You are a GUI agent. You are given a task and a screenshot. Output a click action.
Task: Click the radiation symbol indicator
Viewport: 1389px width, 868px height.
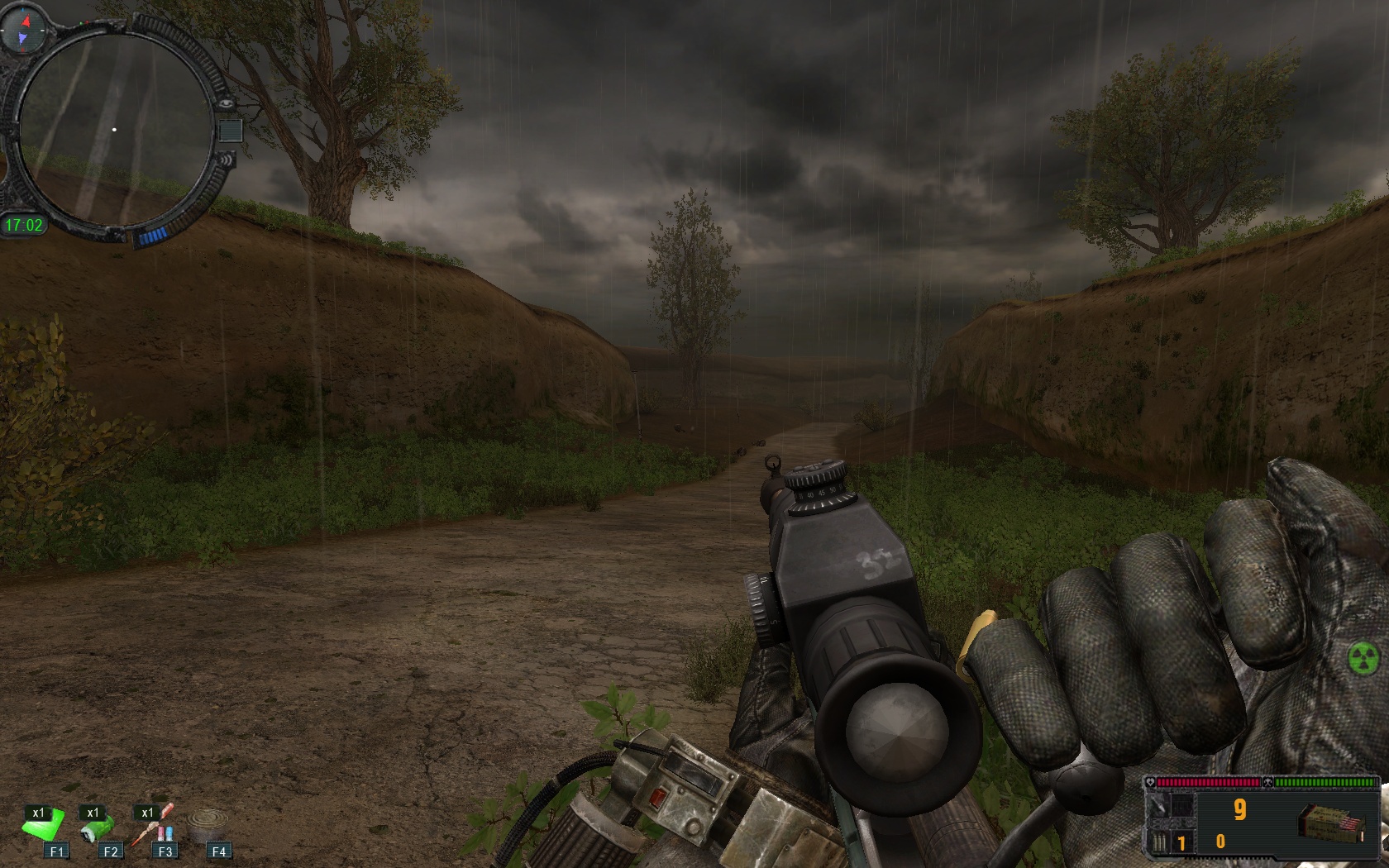(1363, 658)
